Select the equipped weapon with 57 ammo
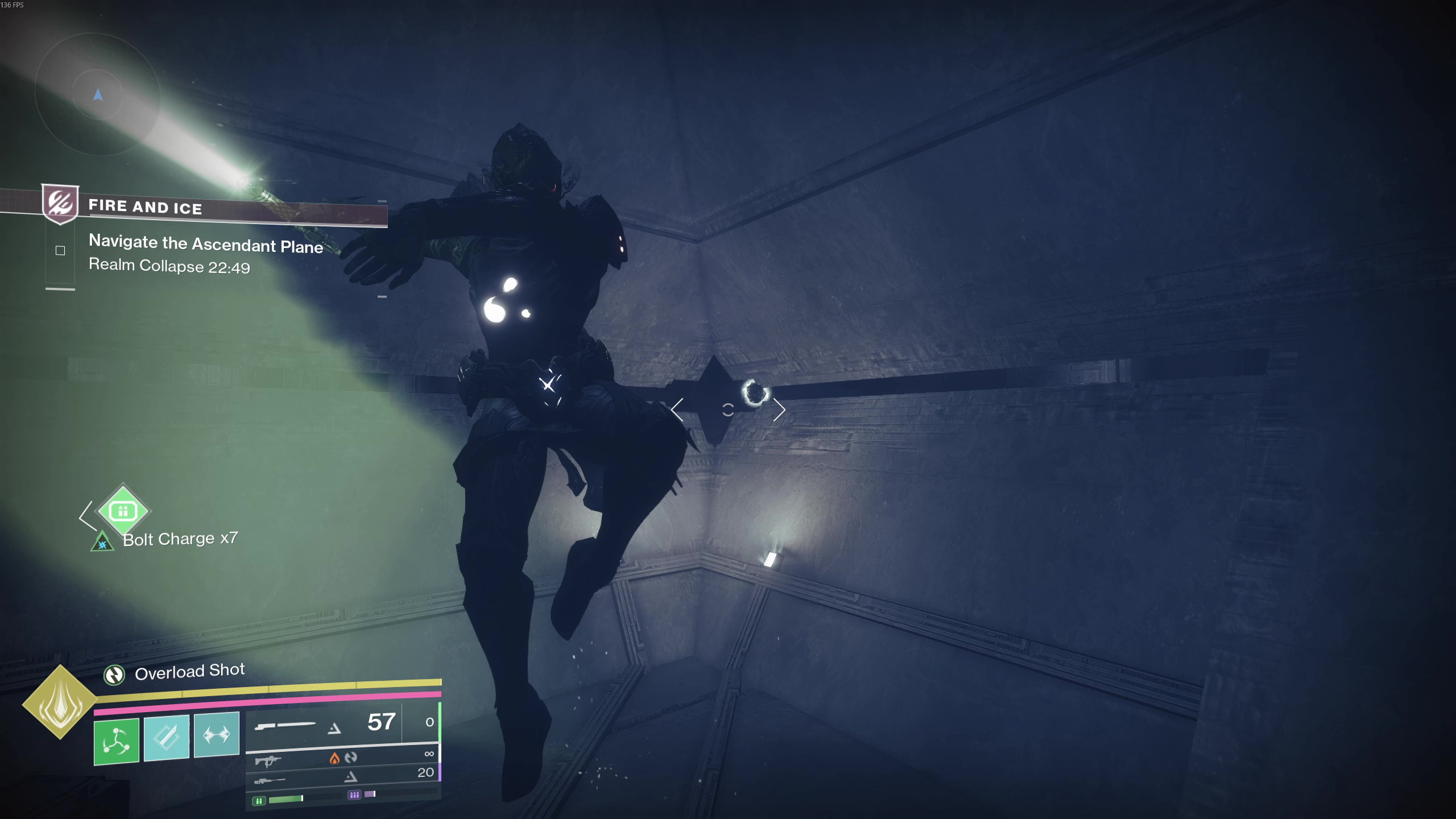 click(x=341, y=724)
